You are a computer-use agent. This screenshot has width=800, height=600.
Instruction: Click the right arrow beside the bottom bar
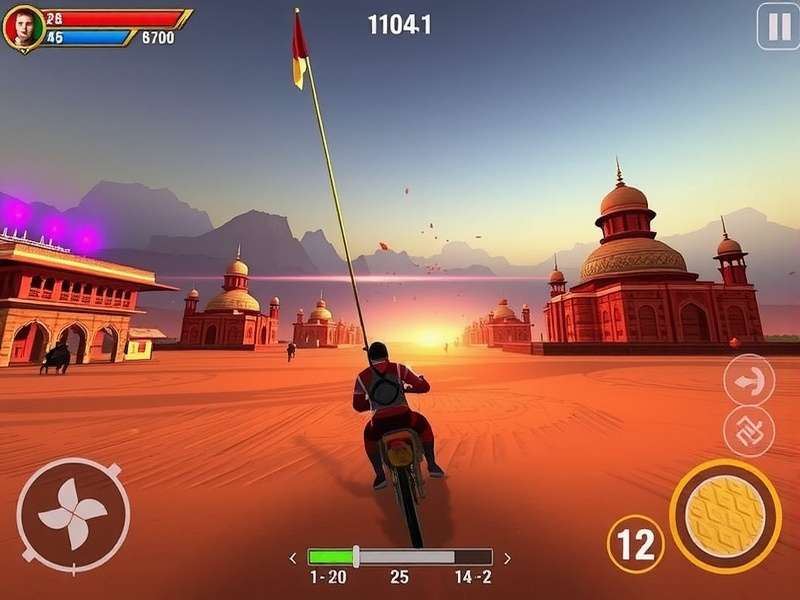[507, 558]
